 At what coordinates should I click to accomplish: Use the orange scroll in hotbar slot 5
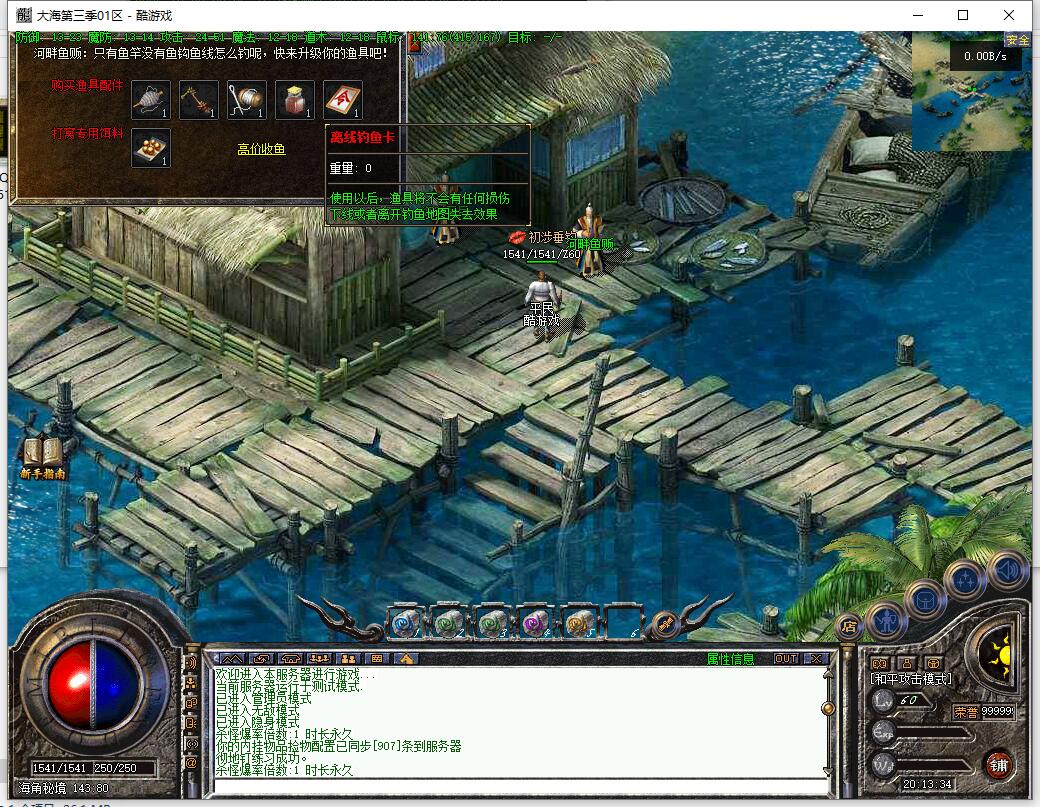coord(579,621)
